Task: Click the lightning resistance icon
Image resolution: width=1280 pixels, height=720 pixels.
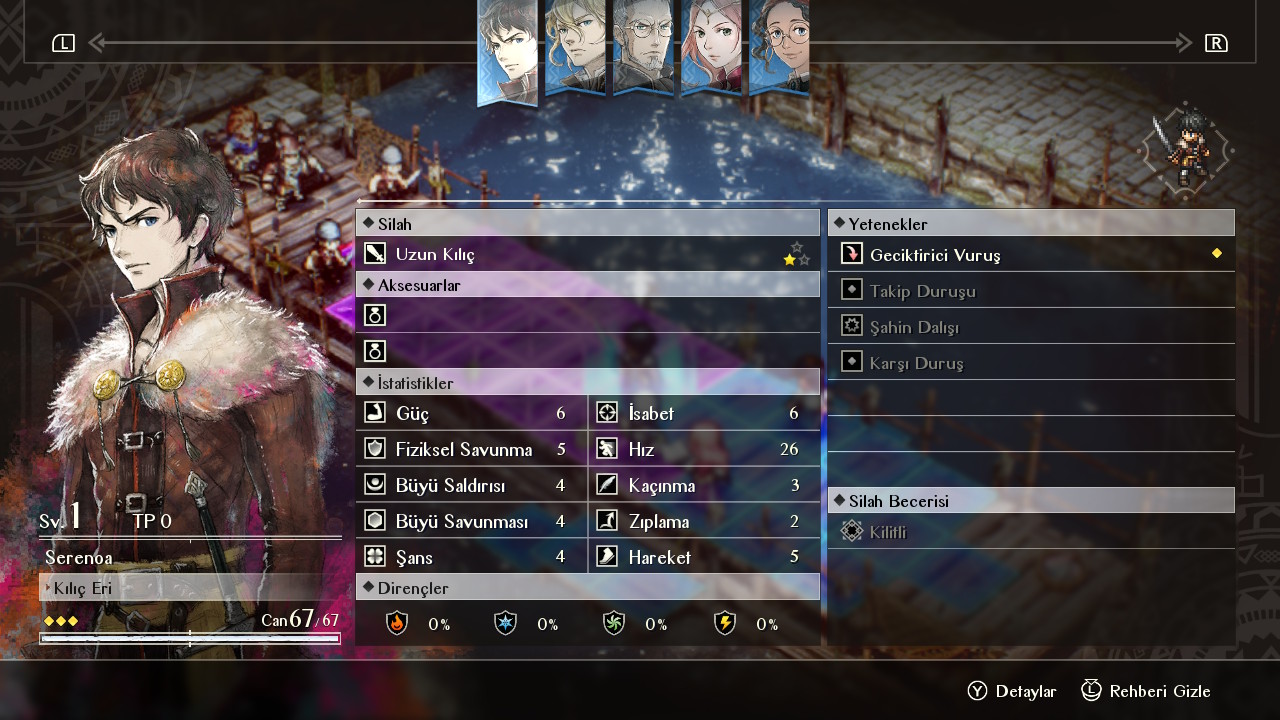Action: click(x=725, y=624)
